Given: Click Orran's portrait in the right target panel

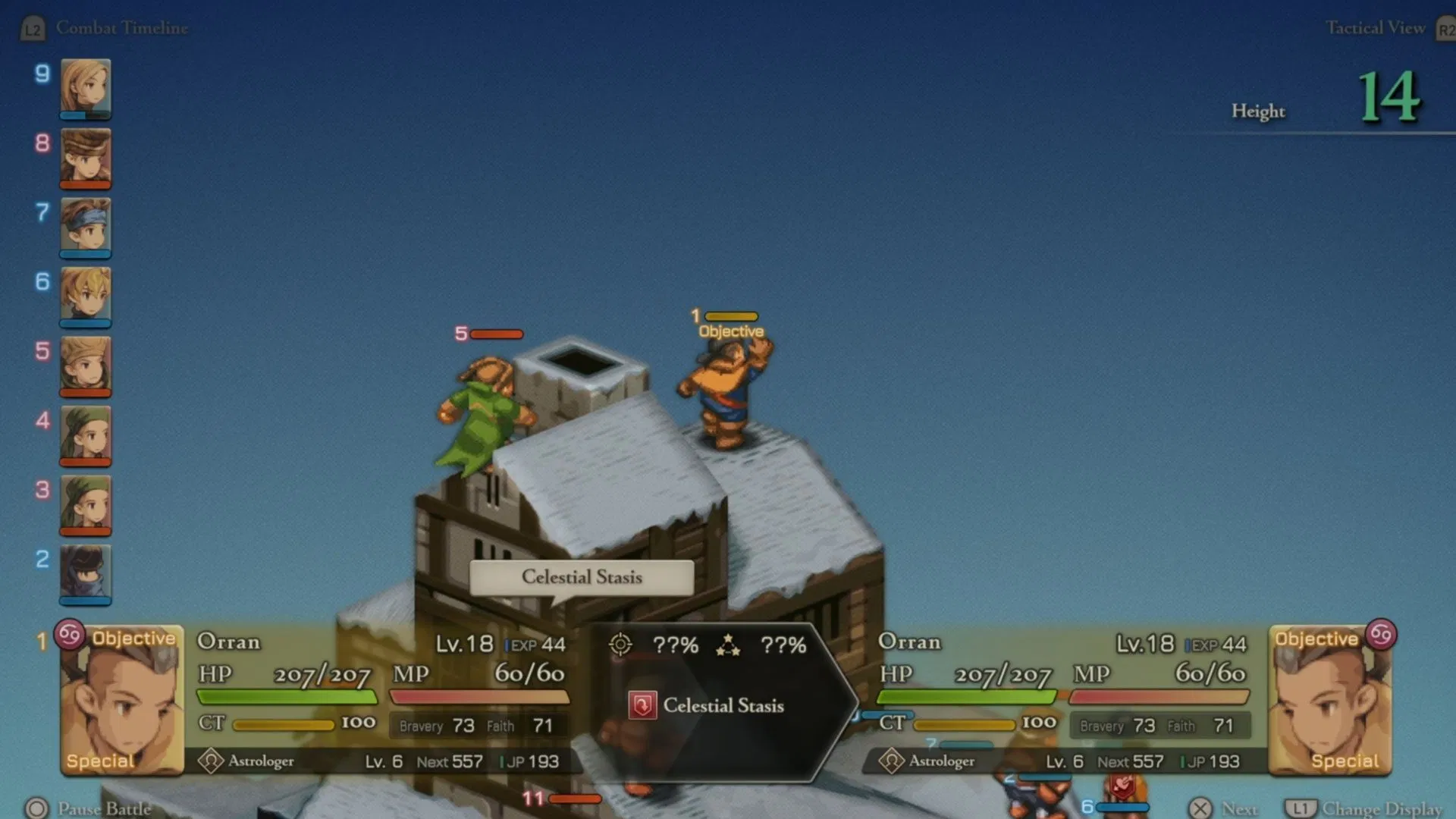Looking at the screenshot, I should click(1330, 700).
